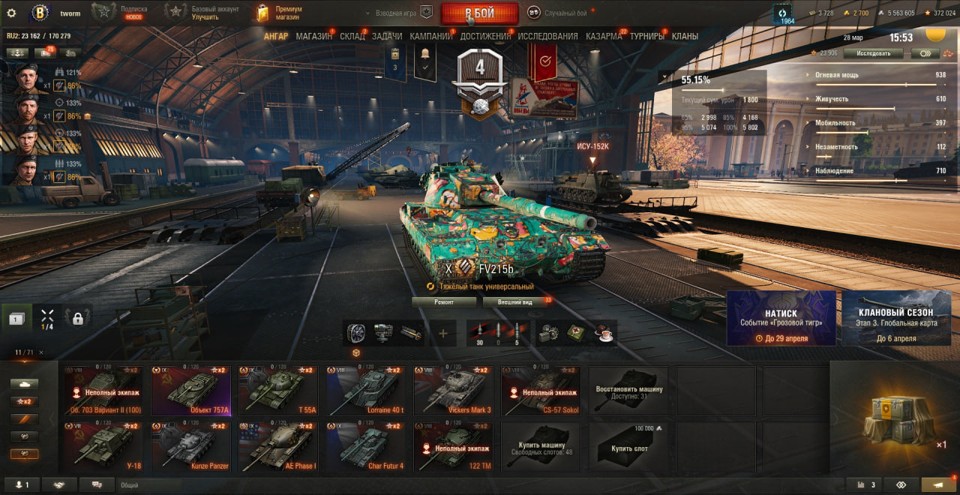Open the МАГАЗИН tab
Viewport: 960px width, 495px height.
[315, 37]
